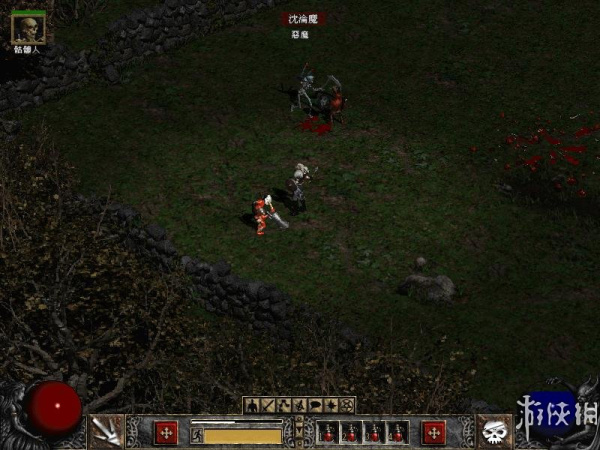Open the right-click skull skill selector
600x450 pixels.
tap(494, 431)
